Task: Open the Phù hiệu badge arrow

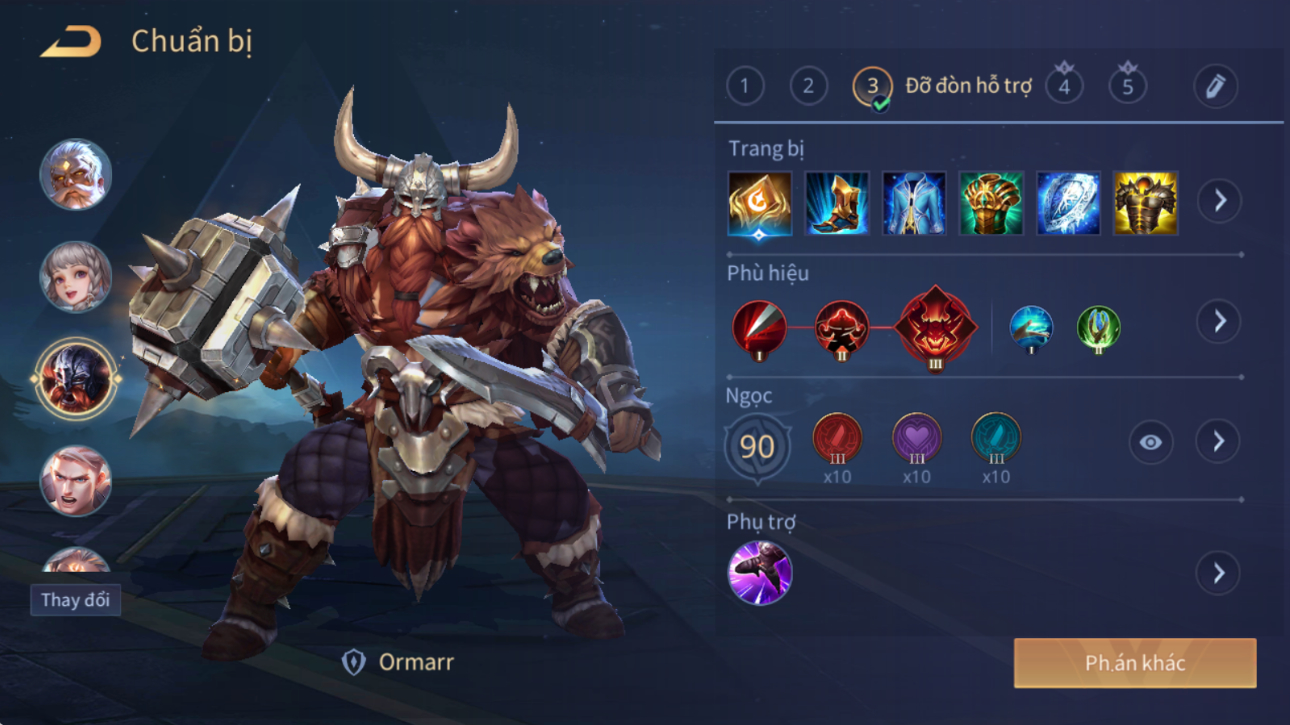Action: click(x=1219, y=321)
